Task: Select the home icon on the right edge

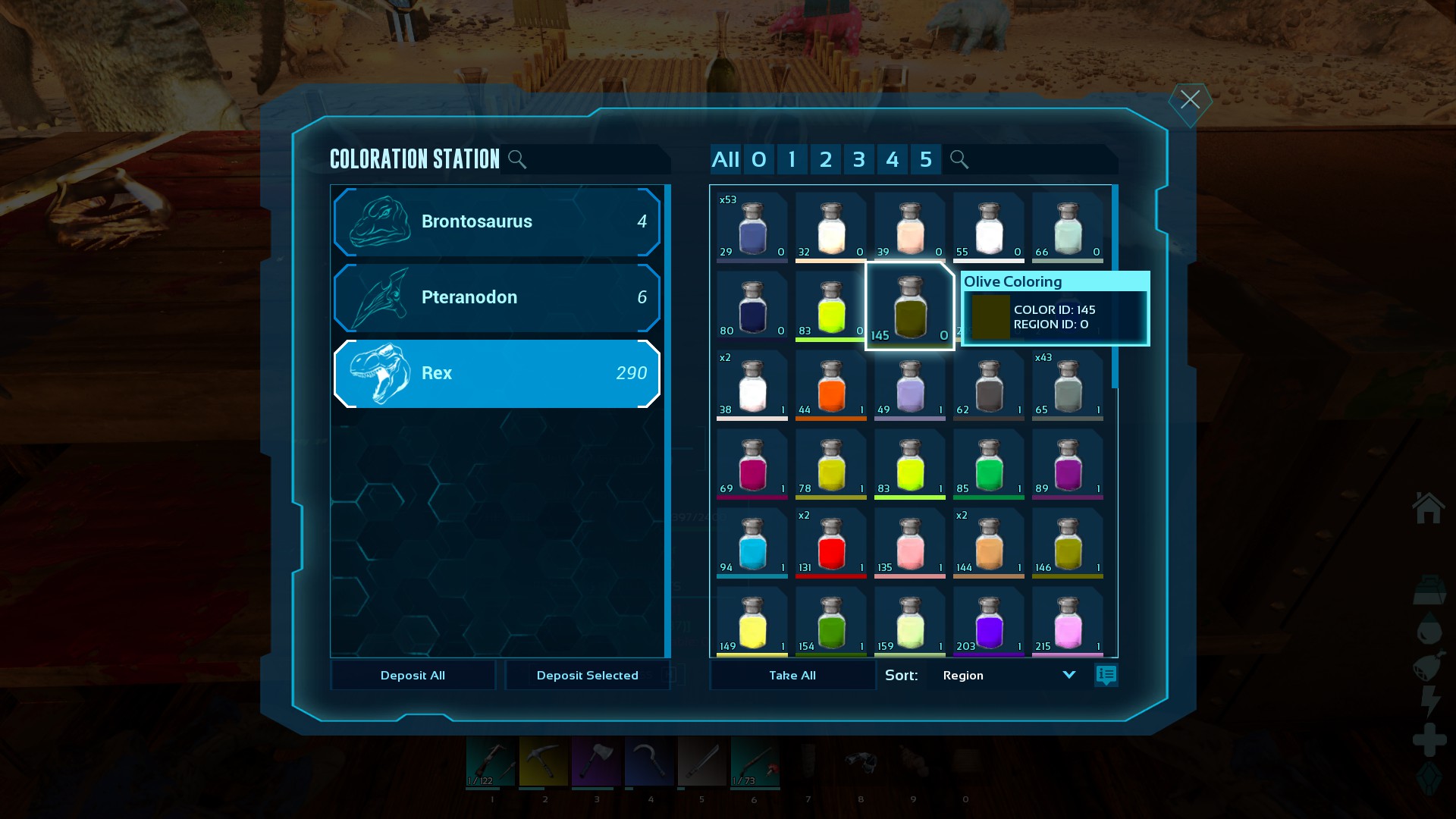Action: [1429, 508]
